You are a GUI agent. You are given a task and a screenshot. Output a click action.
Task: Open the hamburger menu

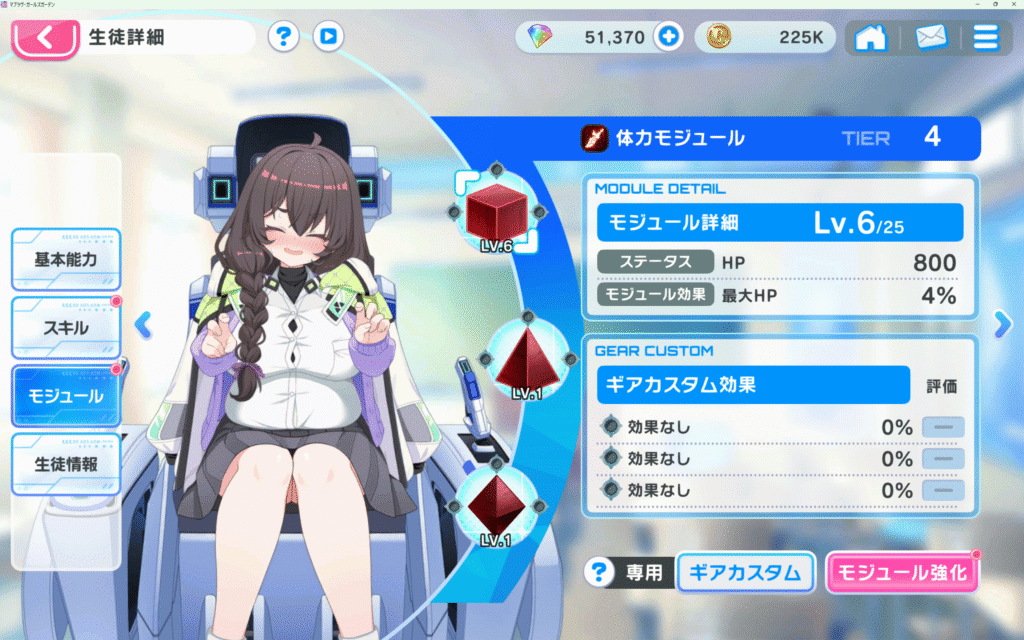click(985, 39)
